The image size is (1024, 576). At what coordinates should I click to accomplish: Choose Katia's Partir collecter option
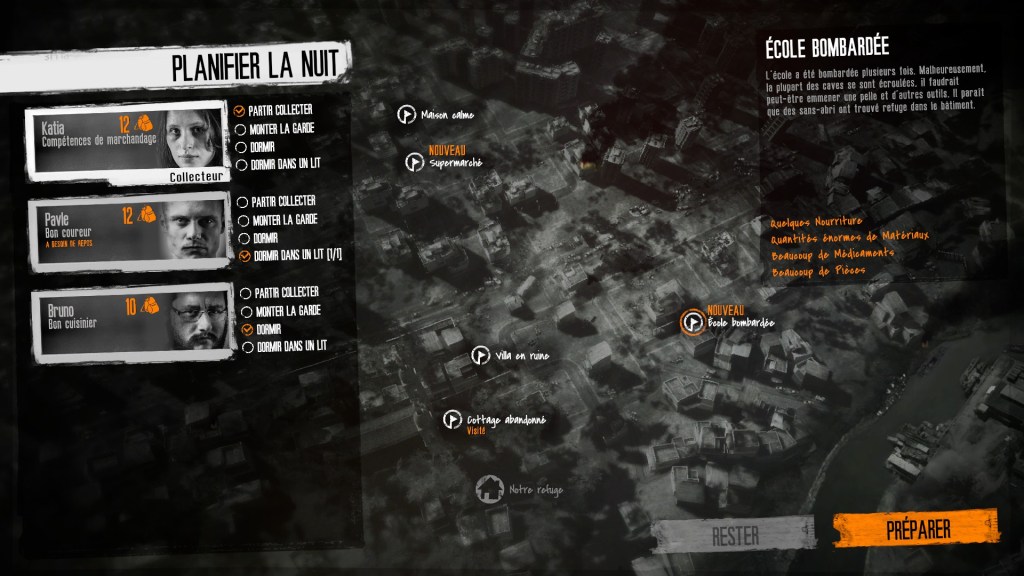[240, 111]
